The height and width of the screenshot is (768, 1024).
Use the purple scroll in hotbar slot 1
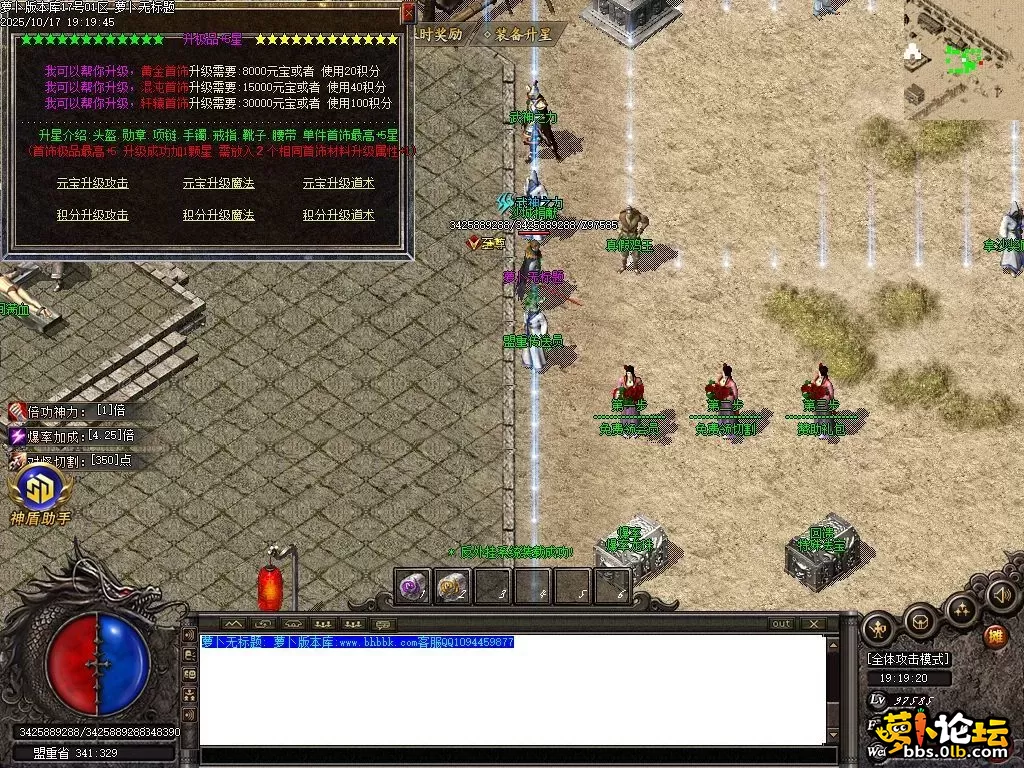pyautogui.click(x=412, y=586)
